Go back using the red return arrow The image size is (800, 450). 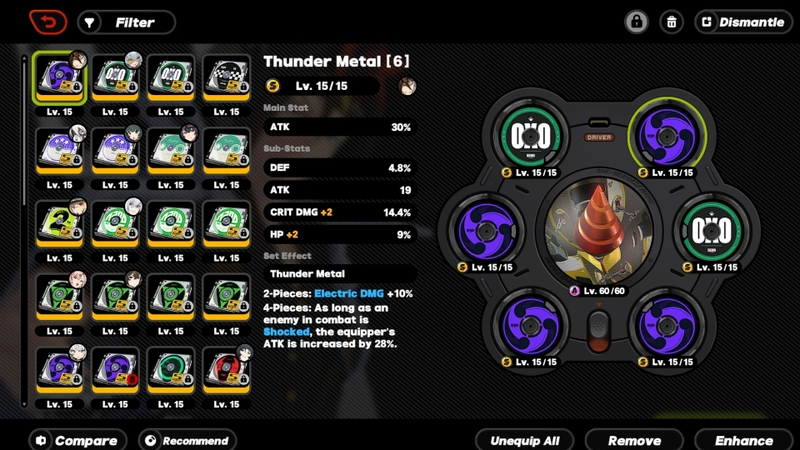click(x=47, y=22)
